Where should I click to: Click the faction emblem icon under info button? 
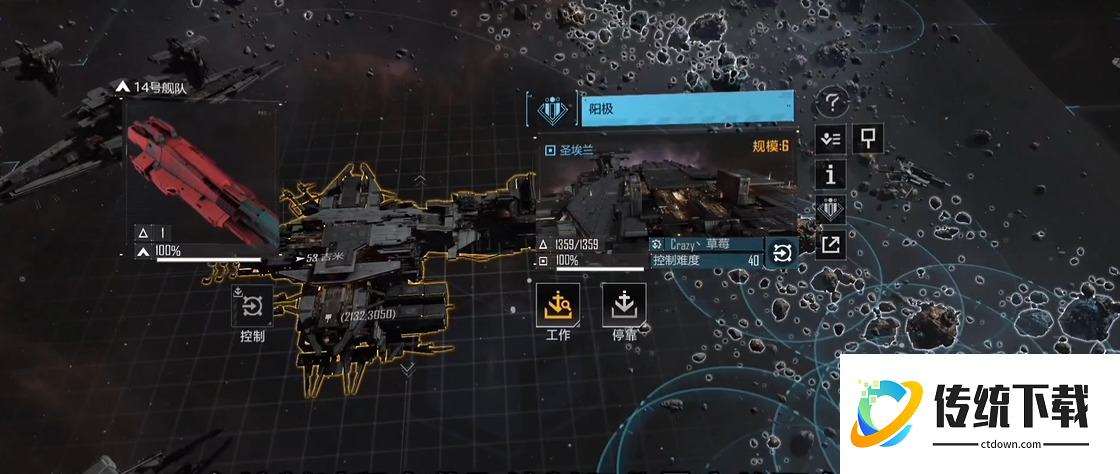830,210
